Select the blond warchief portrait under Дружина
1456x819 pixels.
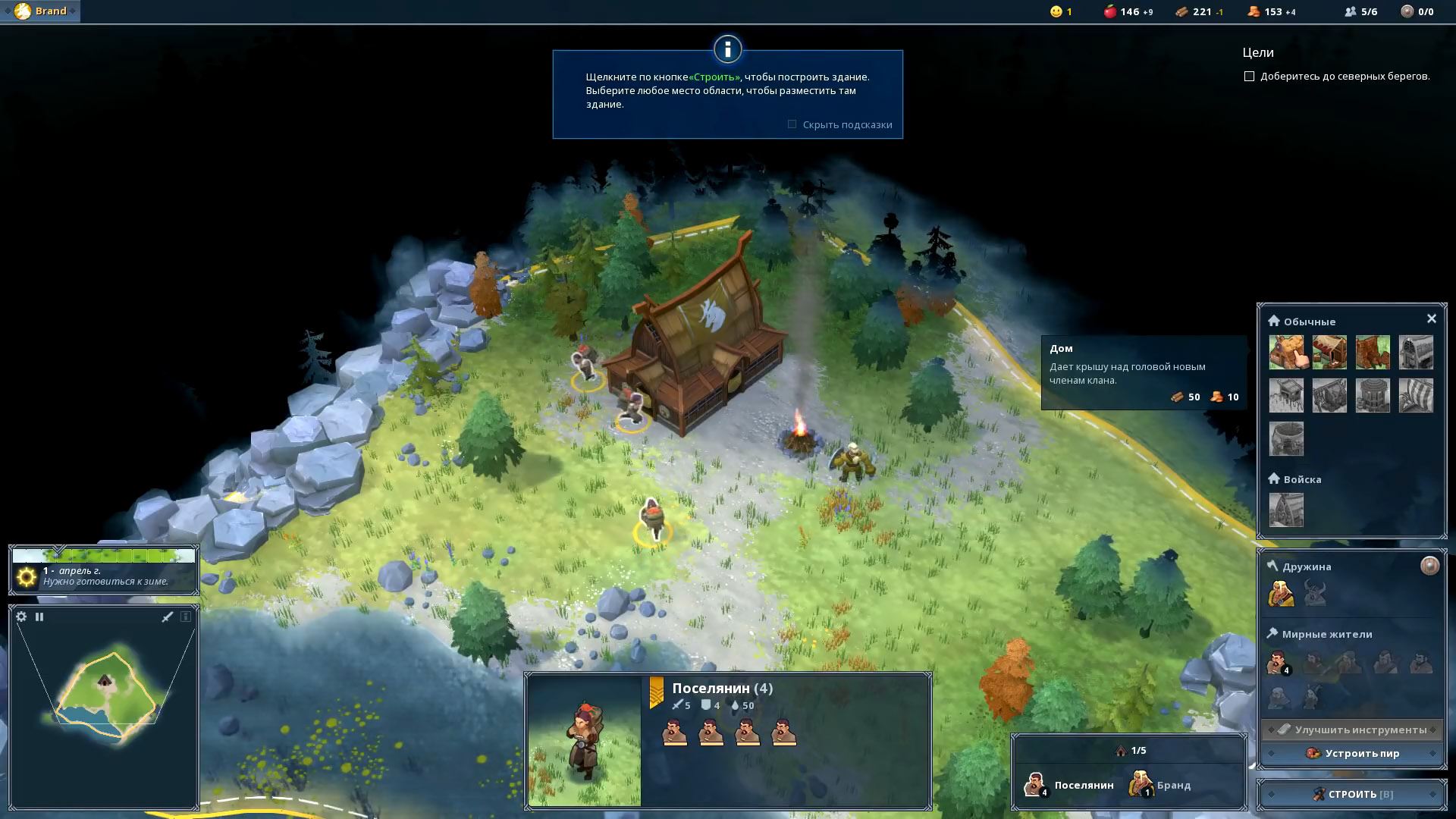point(1281,594)
